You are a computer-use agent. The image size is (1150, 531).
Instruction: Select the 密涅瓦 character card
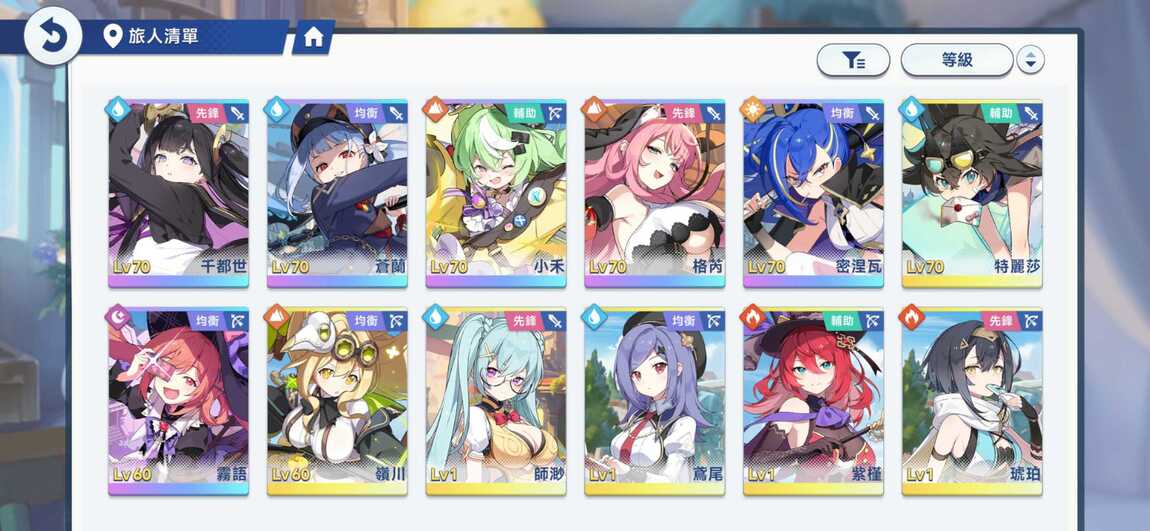813,193
